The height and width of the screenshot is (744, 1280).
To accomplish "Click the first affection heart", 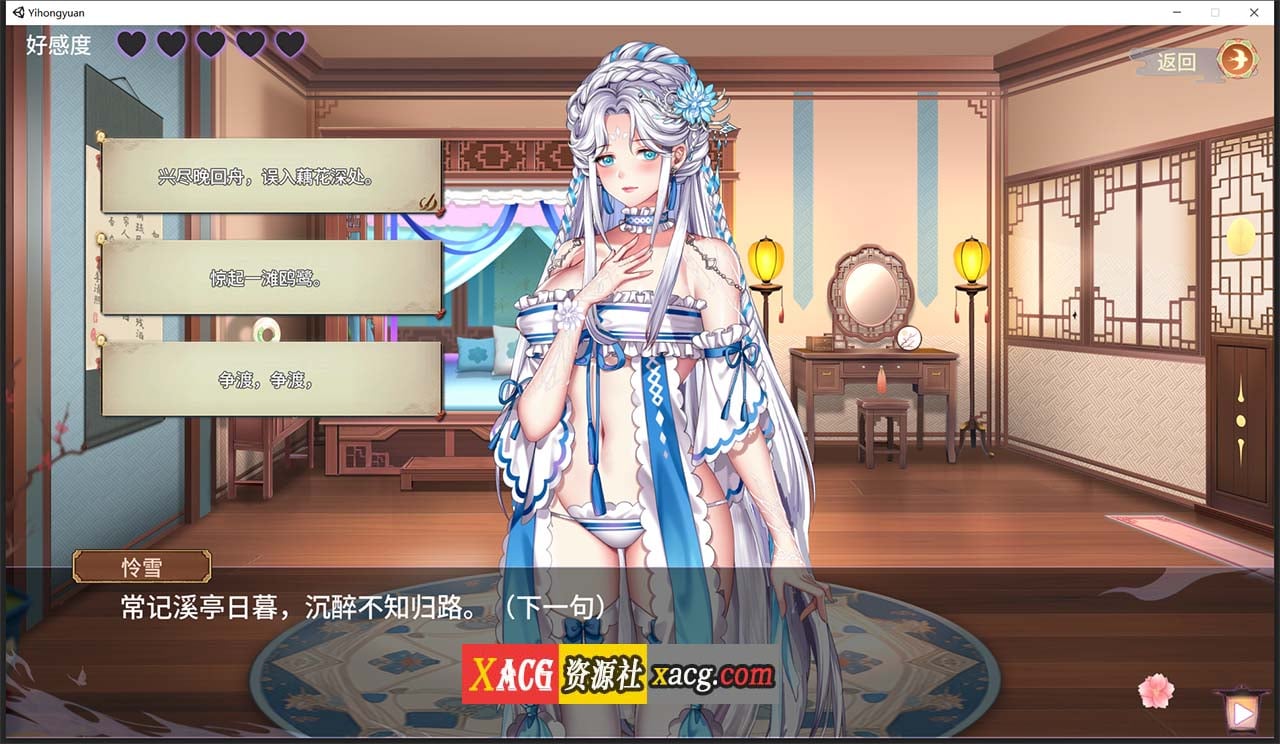I will click(131, 44).
